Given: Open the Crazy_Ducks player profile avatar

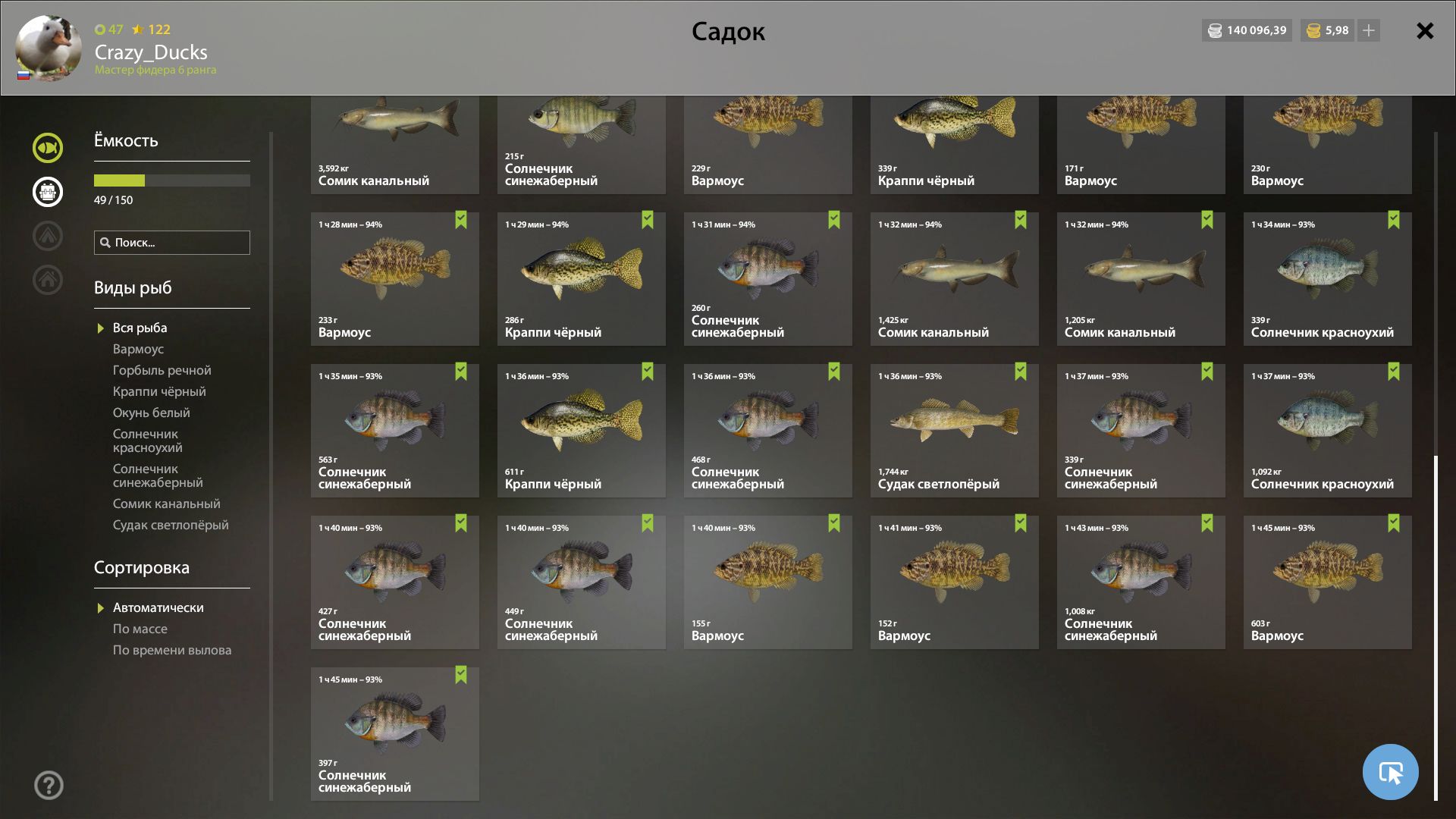Looking at the screenshot, I should point(49,48).
